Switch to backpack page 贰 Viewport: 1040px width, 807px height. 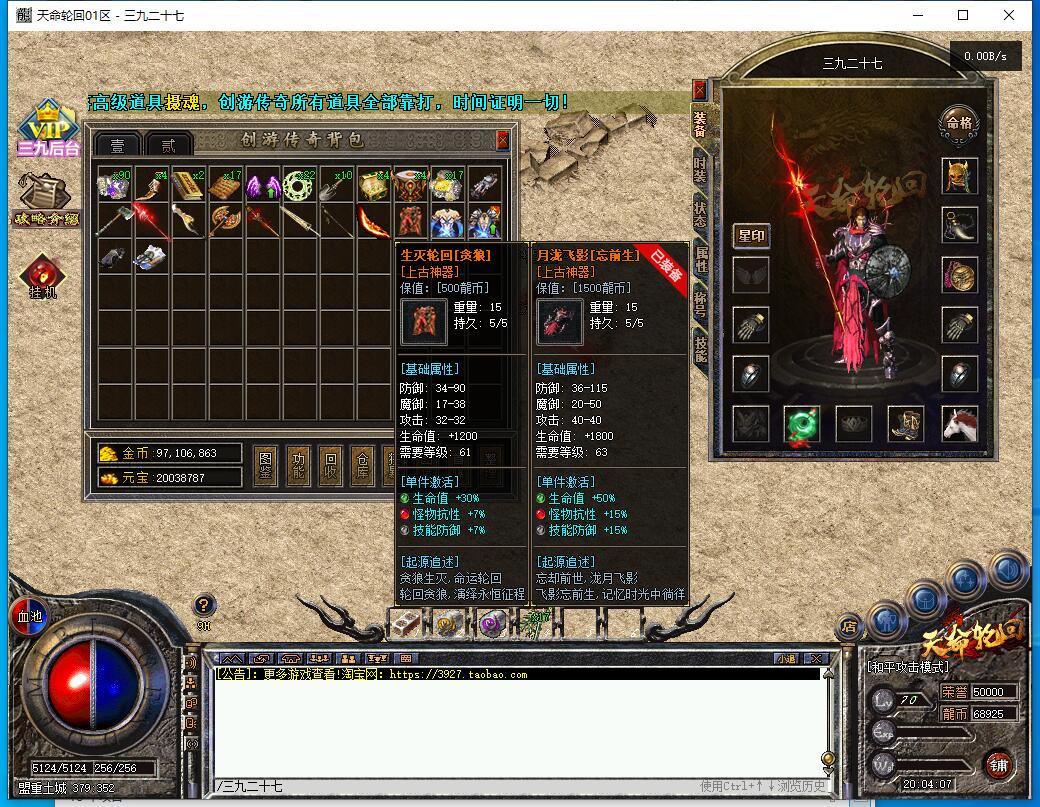point(168,145)
